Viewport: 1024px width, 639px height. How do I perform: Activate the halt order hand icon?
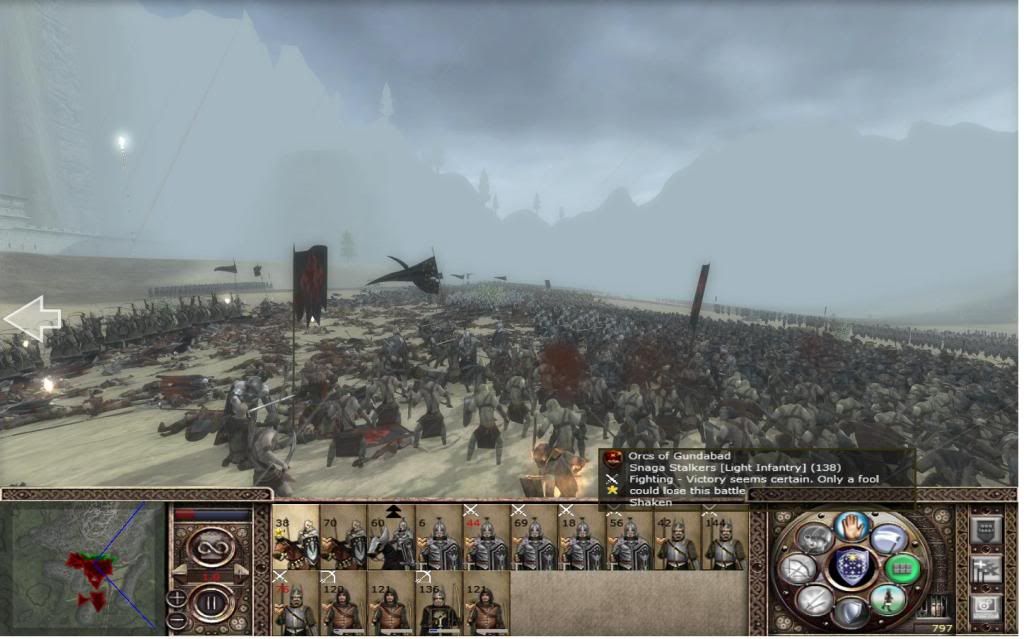(x=851, y=525)
